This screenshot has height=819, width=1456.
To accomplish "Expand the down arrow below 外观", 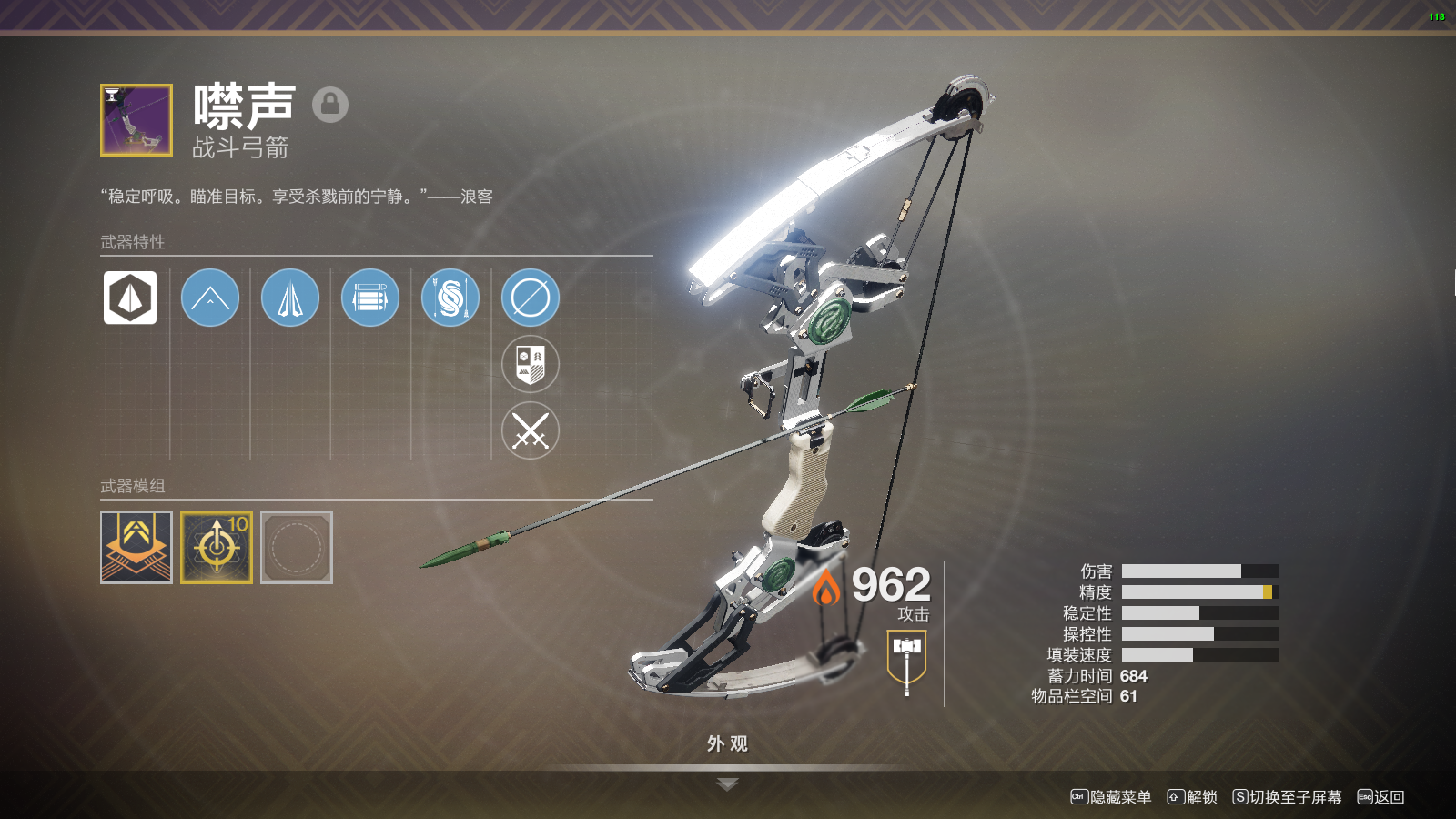I will (x=727, y=784).
